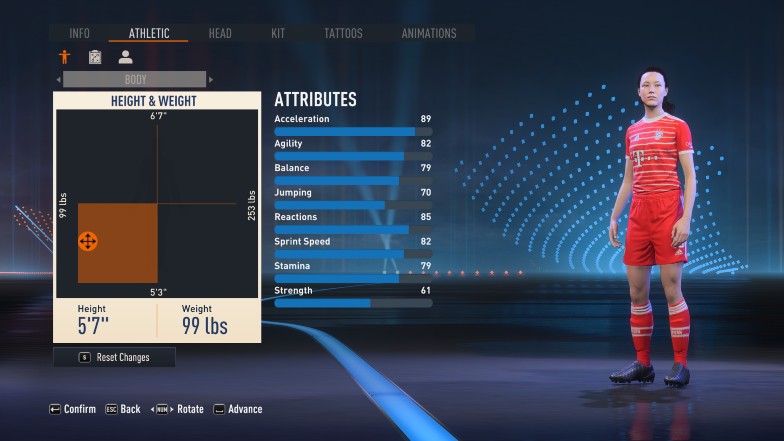Image resolution: width=784 pixels, height=441 pixels.
Task: Open the HEAD tab
Action: click(220, 33)
